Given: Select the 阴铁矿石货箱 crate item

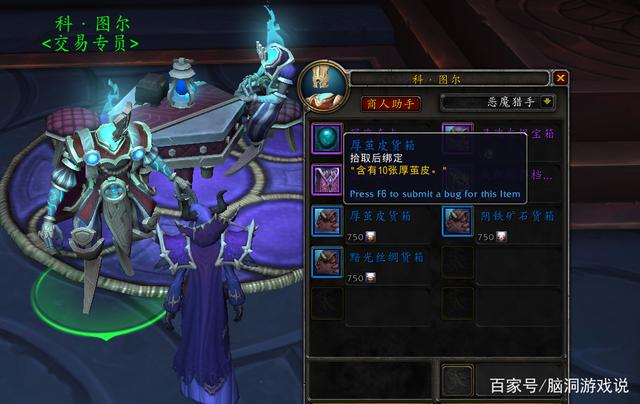Looking at the screenshot, I should coord(457,220).
